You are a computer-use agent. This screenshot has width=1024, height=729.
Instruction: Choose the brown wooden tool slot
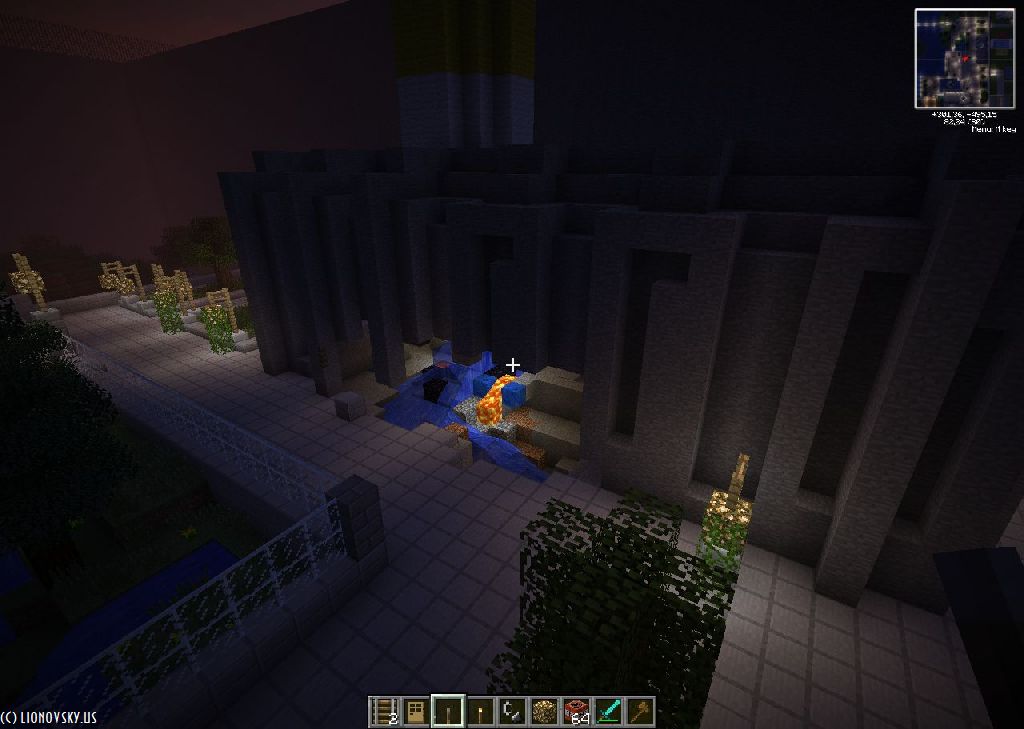[640, 712]
